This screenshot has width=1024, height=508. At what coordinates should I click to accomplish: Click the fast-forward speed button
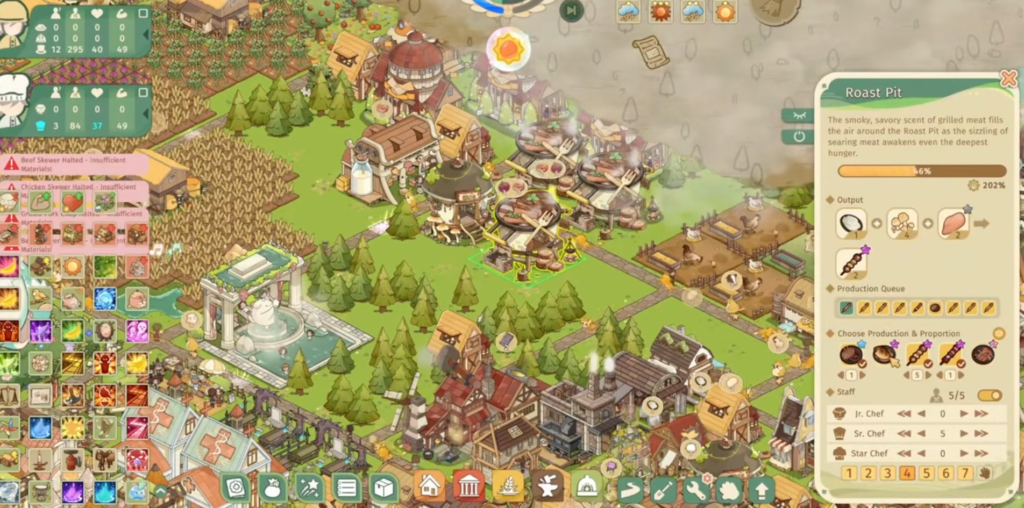coord(571,11)
